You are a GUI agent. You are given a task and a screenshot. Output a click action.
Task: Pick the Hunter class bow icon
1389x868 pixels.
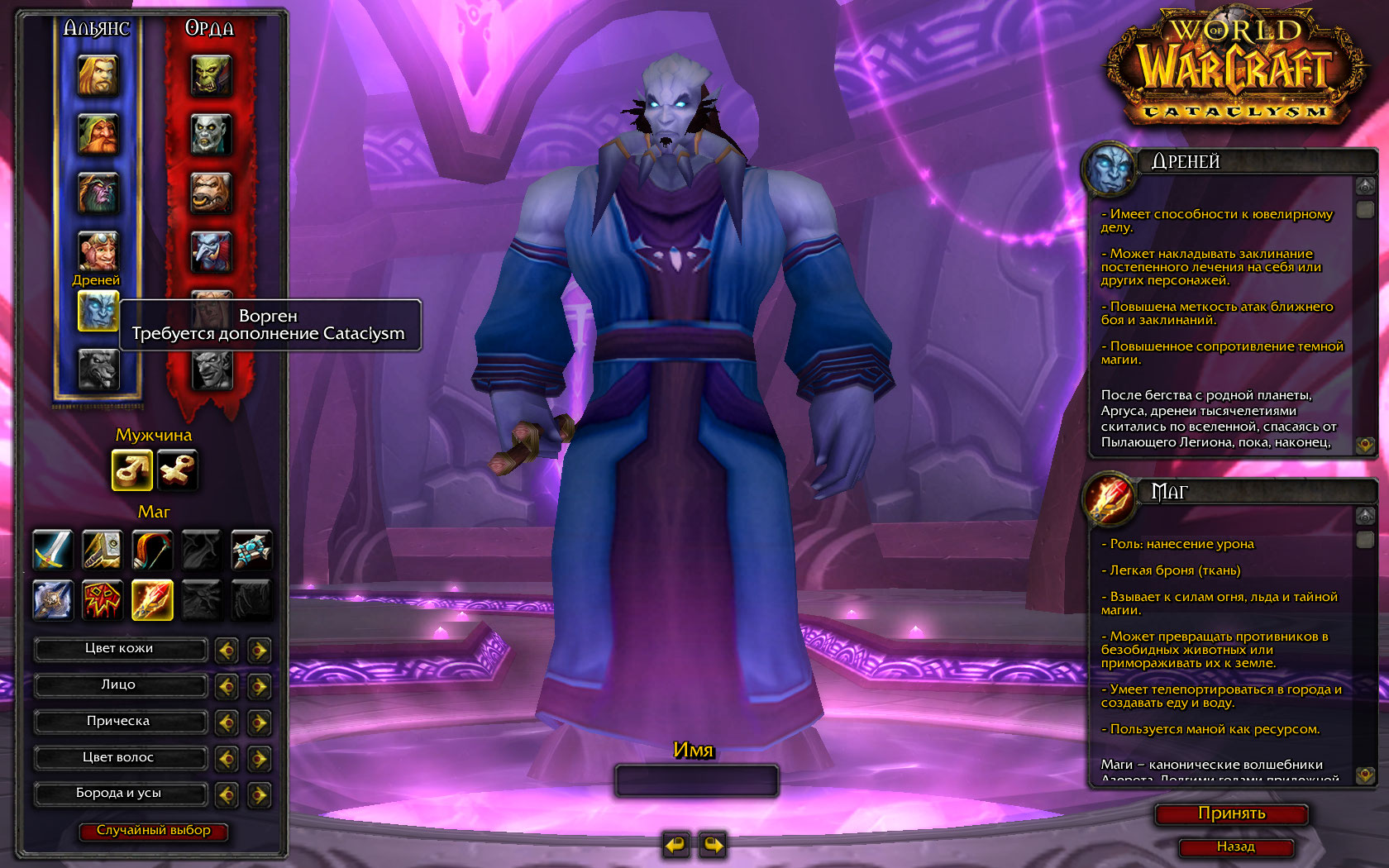coord(152,550)
